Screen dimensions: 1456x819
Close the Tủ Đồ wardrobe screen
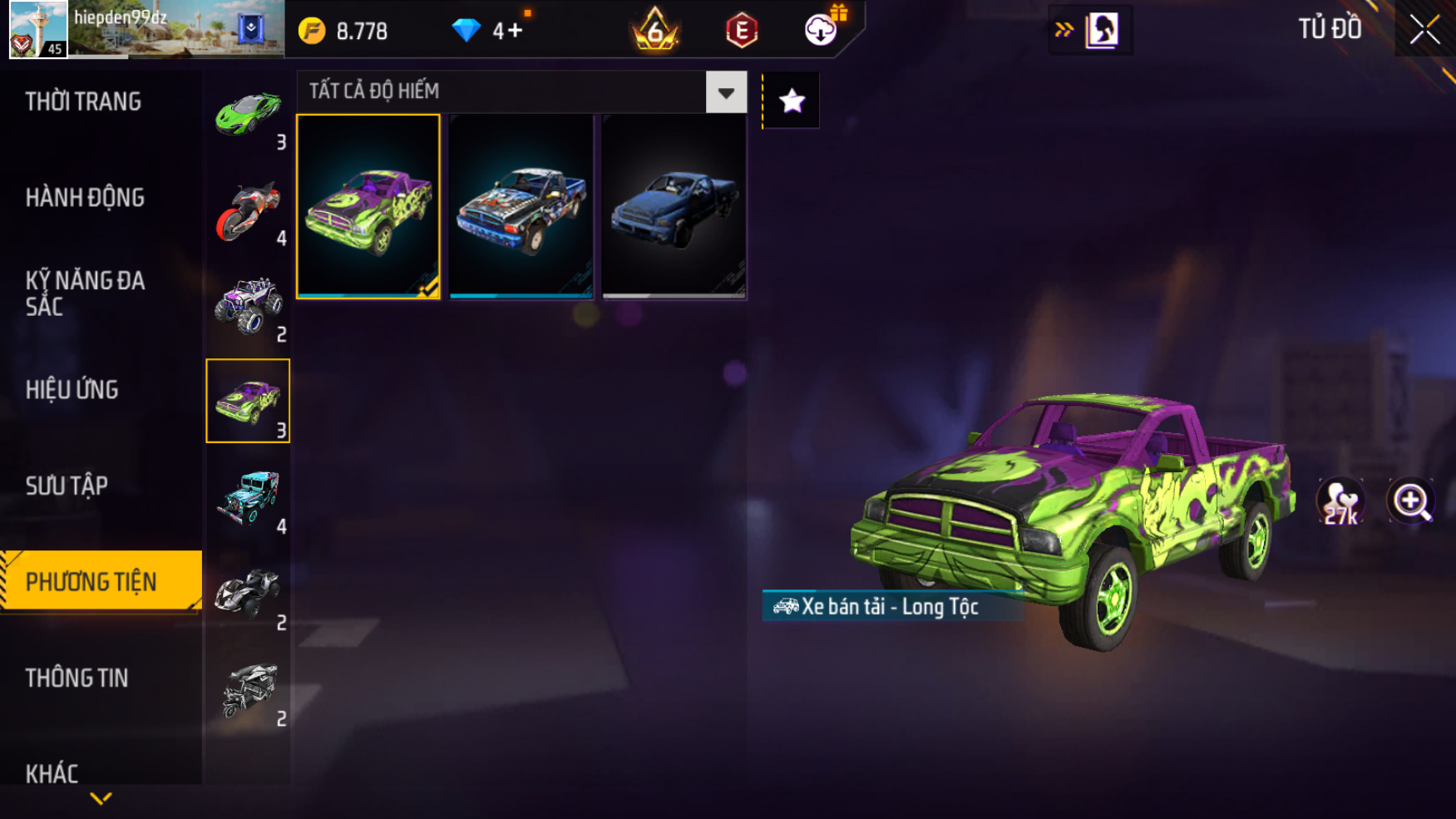(x=1424, y=30)
